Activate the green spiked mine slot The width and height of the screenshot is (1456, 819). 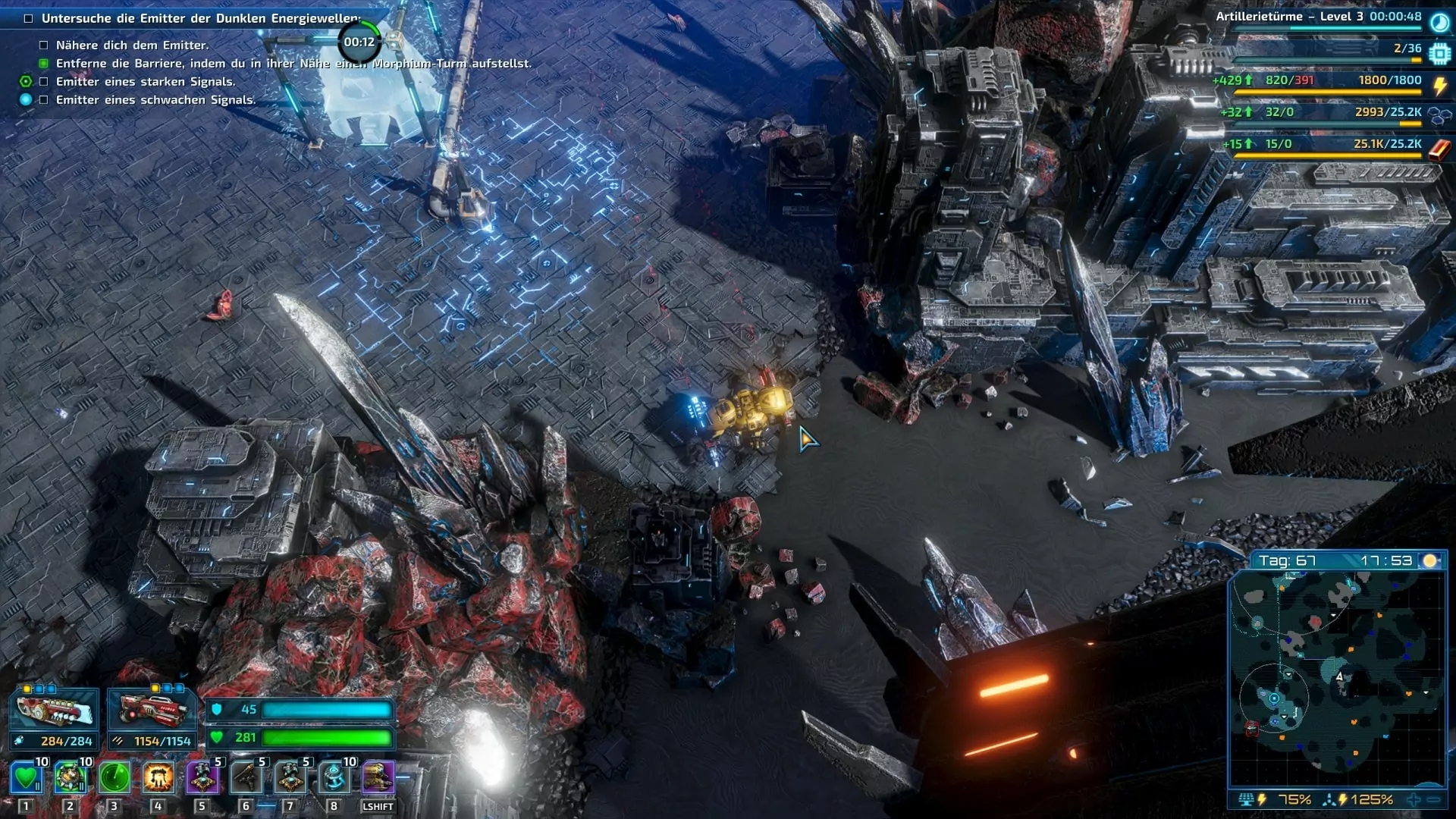pyautogui.click(x=70, y=778)
